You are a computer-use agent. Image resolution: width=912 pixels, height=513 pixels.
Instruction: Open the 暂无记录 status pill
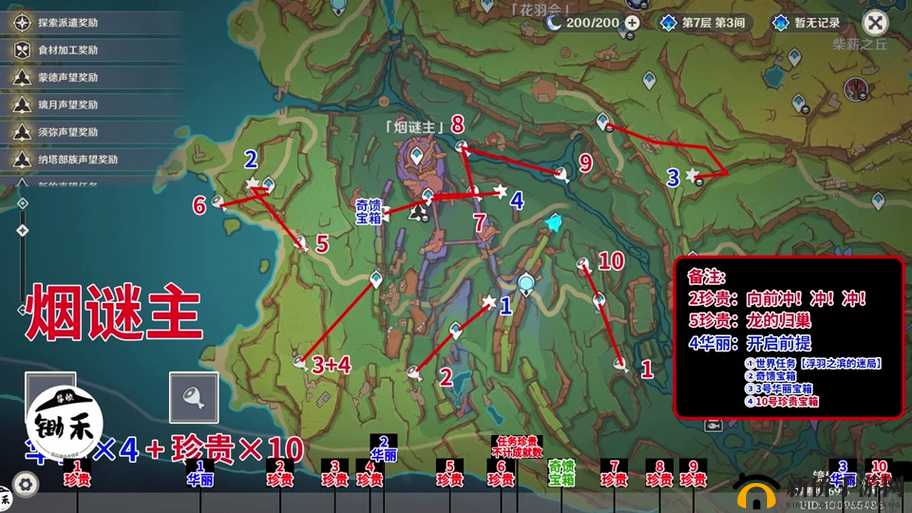coord(808,22)
